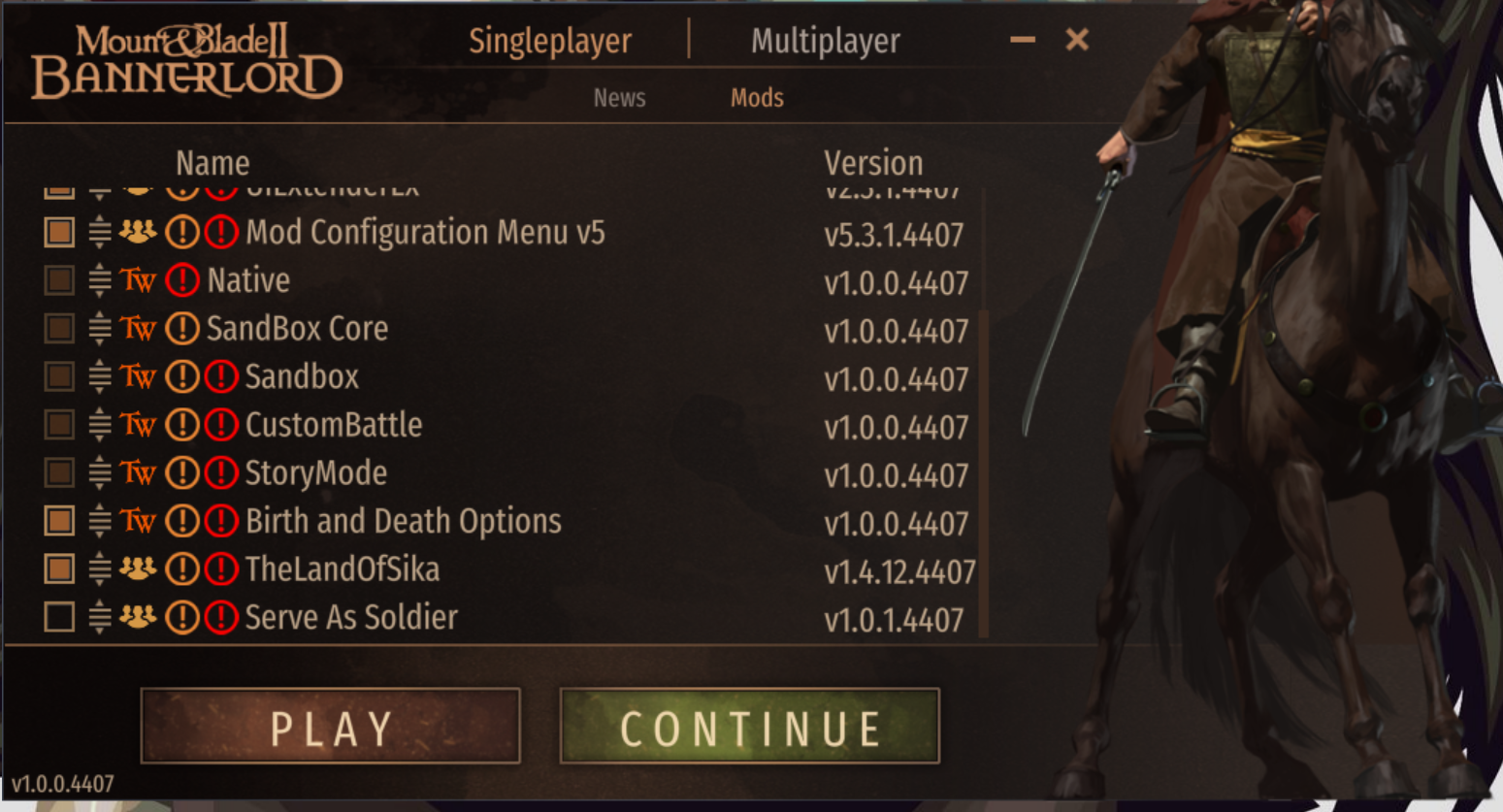
Task: Grab the reorder handle for StoryMode
Action: point(99,473)
